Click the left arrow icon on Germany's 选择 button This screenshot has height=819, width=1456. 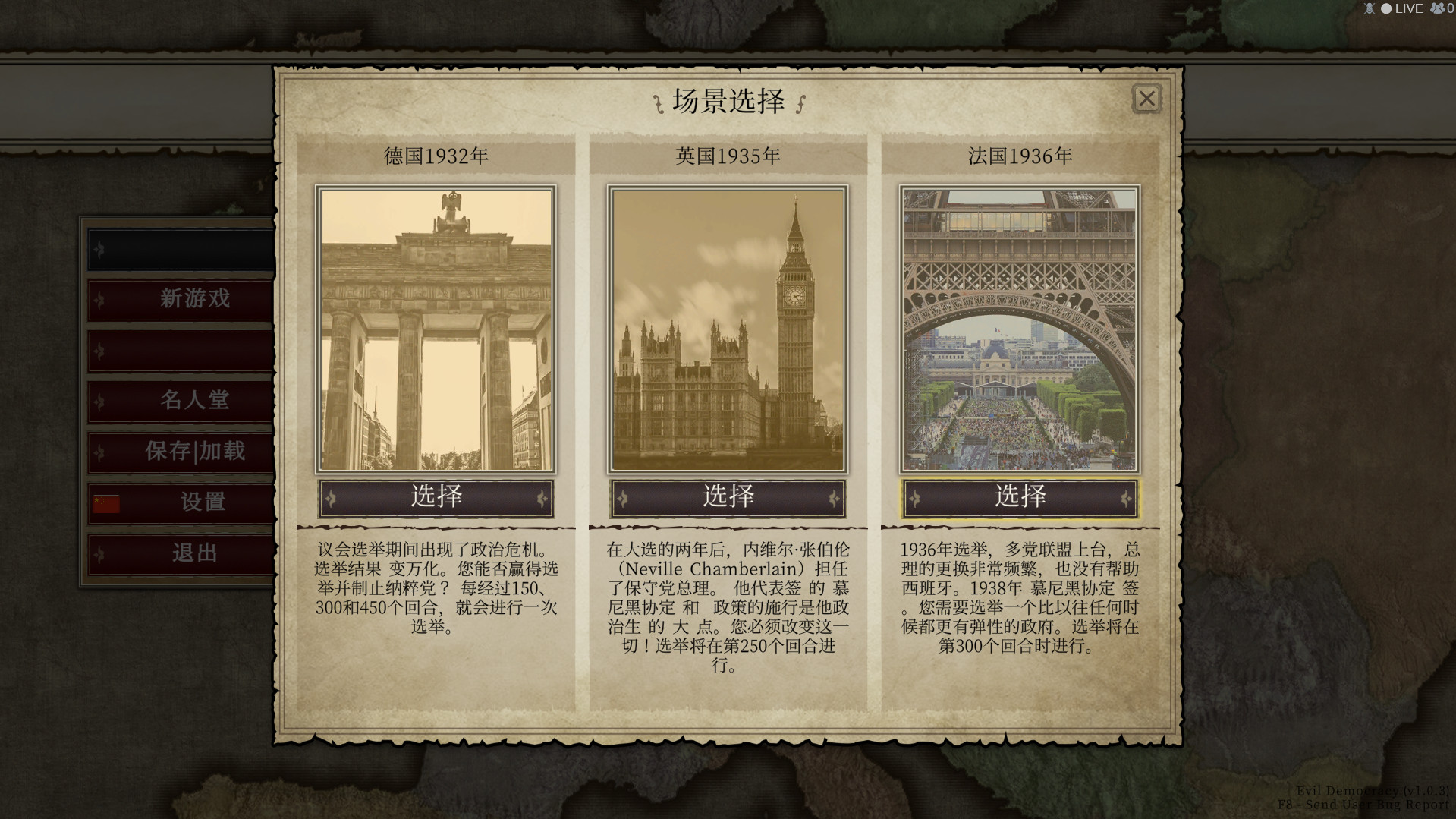tap(332, 498)
